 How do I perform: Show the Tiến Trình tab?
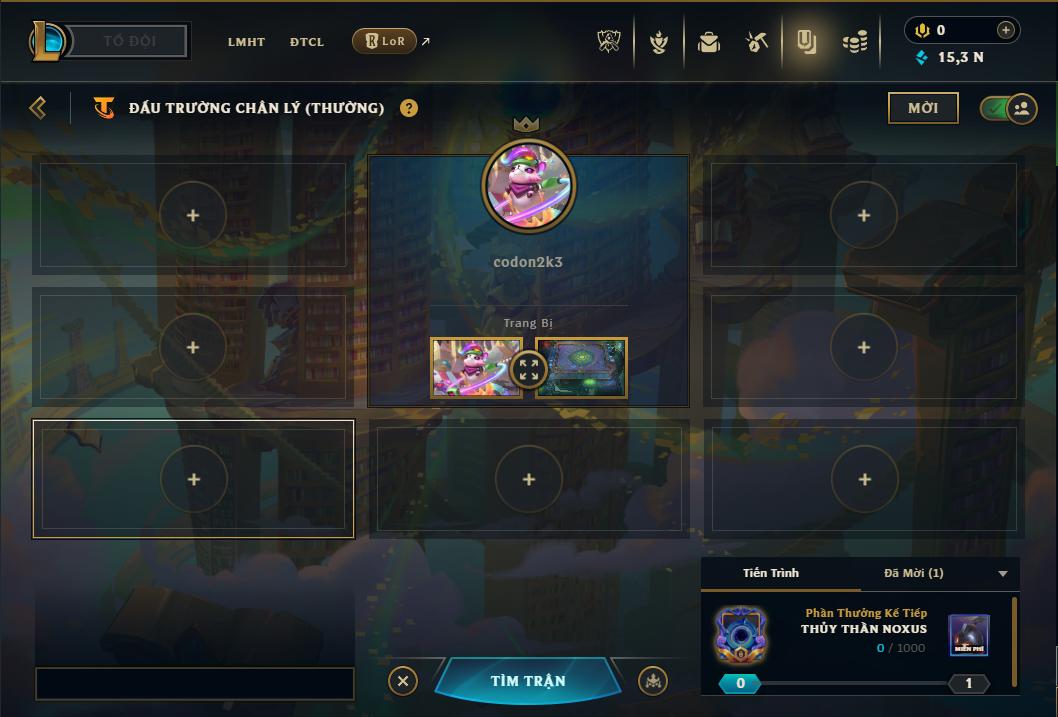(x=771, y=573)
